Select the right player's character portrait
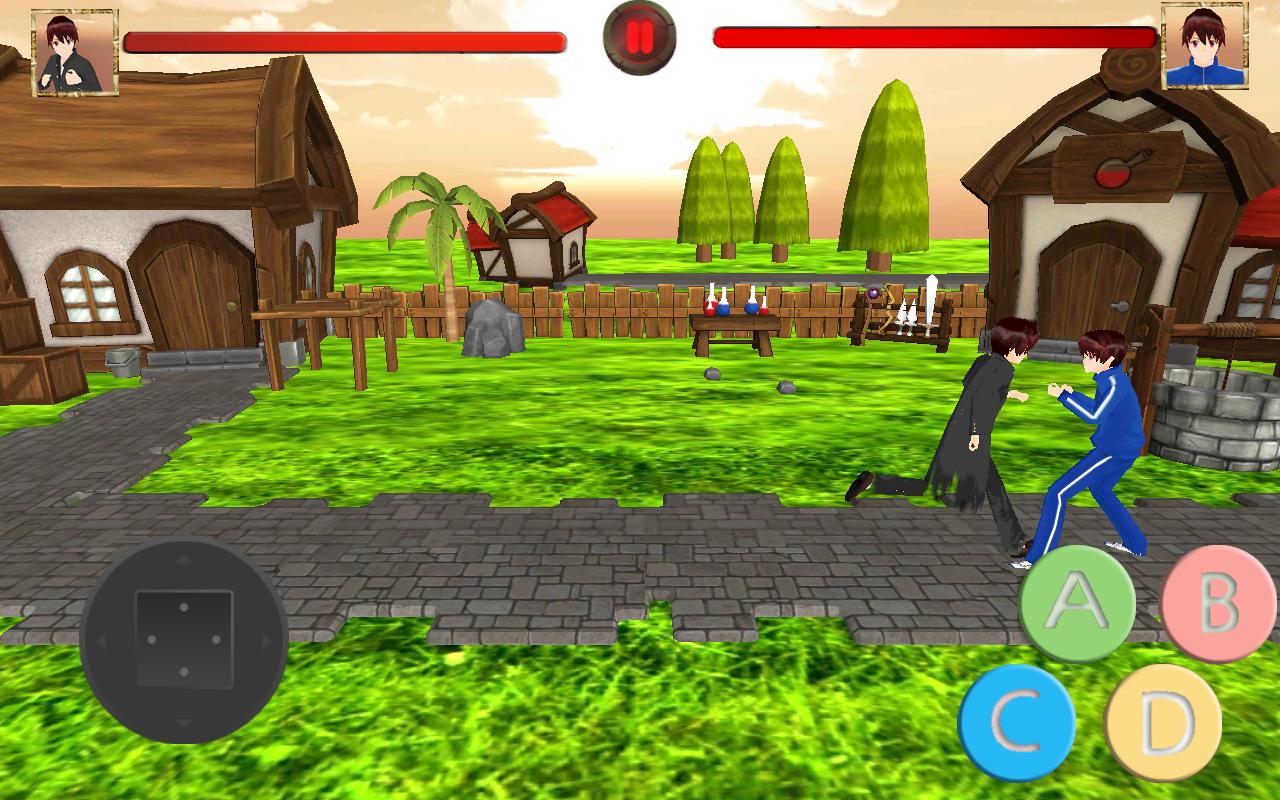The width and height of the screenshot is (1280, 800). 1206,45
